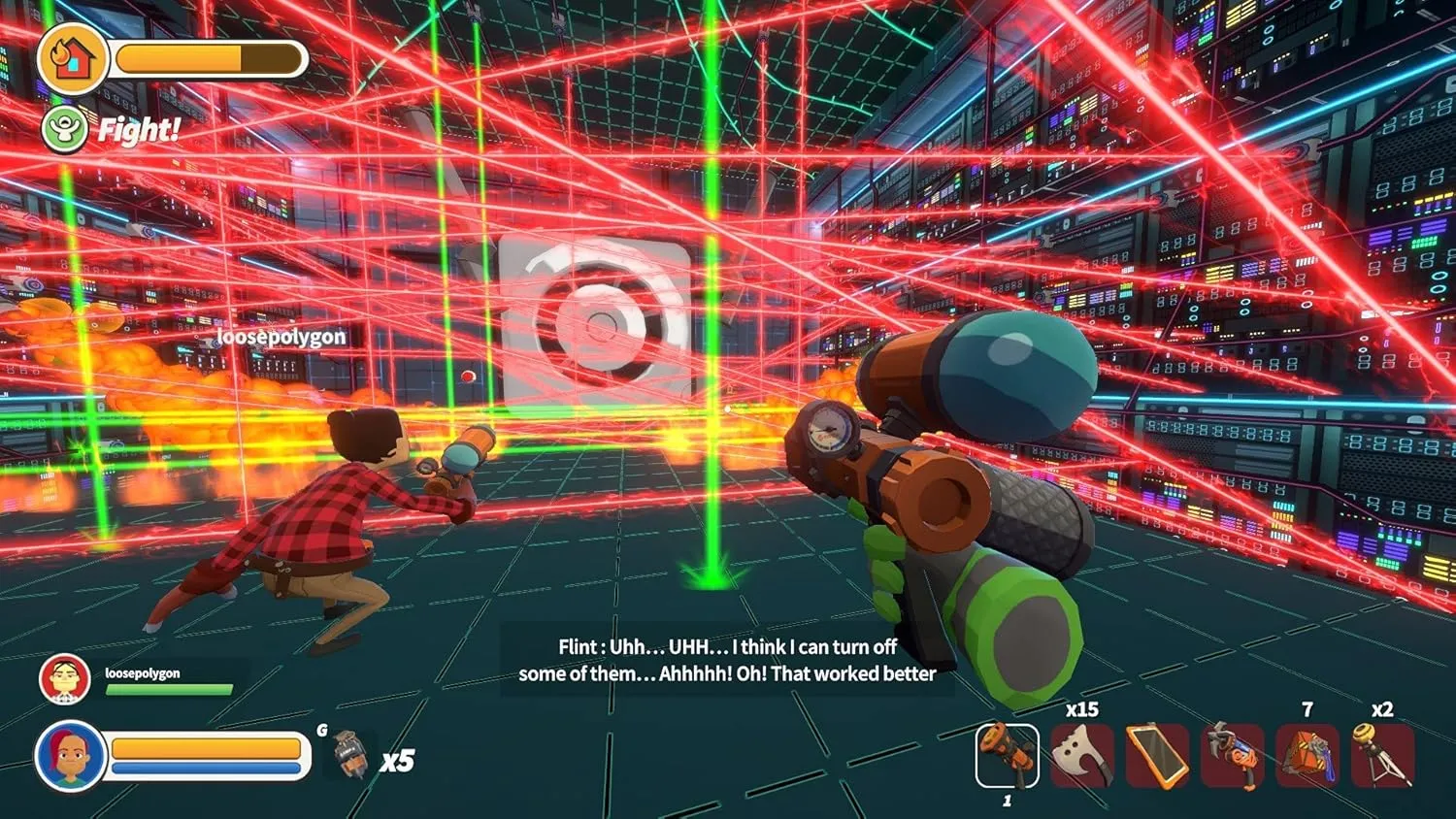Click the grenade item icon
The width and height of the screenshot is (1456, 819).
[348, 755]
